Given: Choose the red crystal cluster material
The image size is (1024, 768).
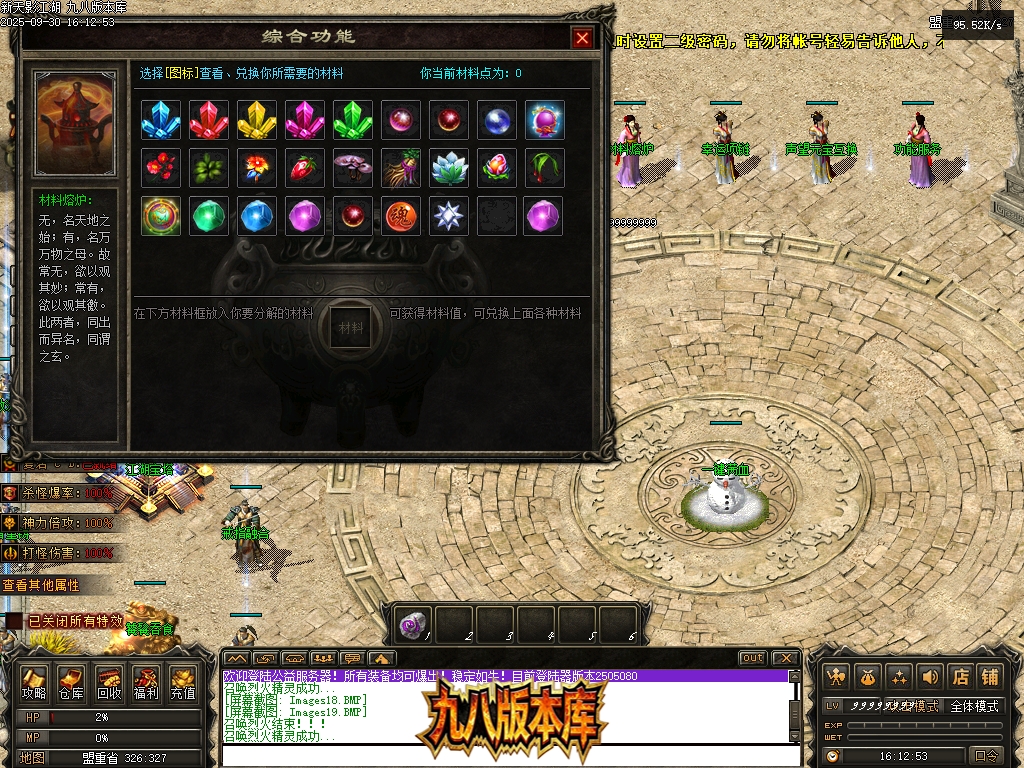Looking at the screenshot, I should pos(209,120).
